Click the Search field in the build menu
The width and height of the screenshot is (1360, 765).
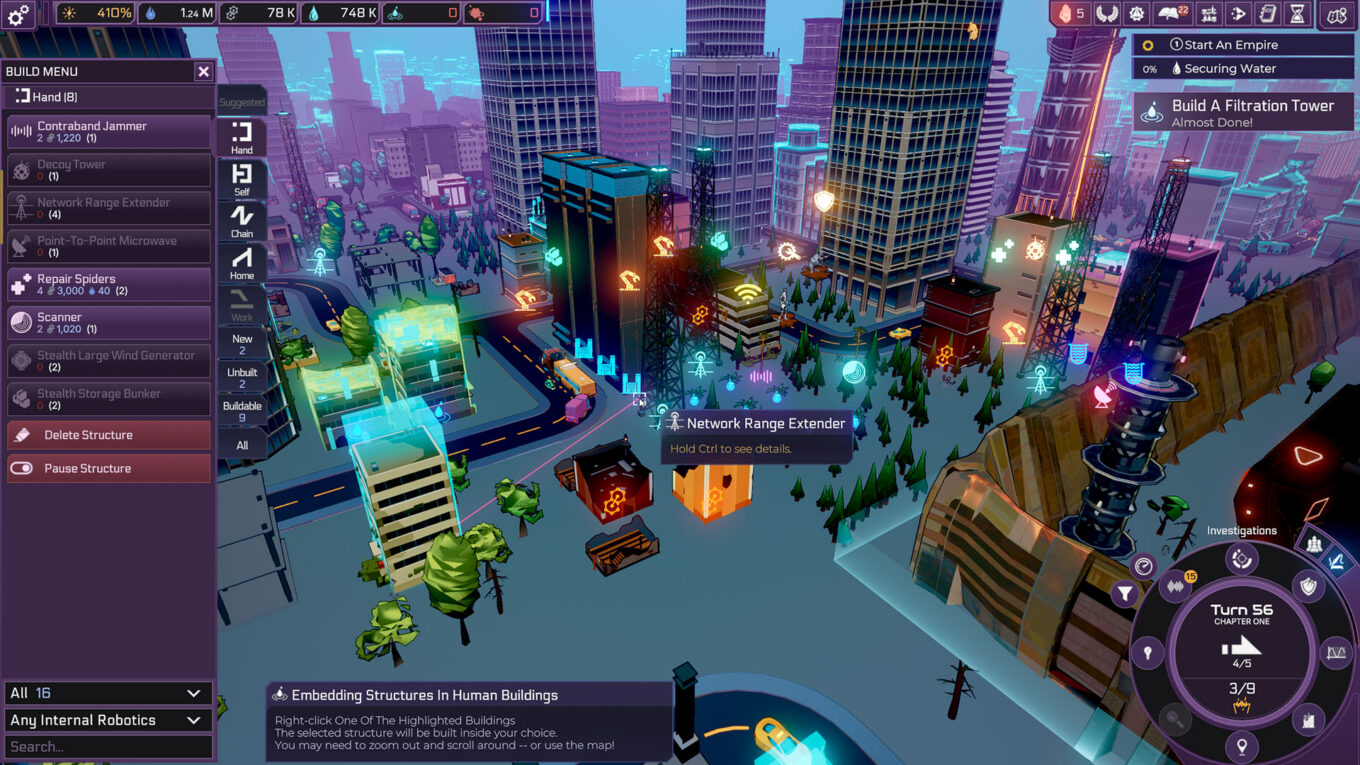point(108,747)
